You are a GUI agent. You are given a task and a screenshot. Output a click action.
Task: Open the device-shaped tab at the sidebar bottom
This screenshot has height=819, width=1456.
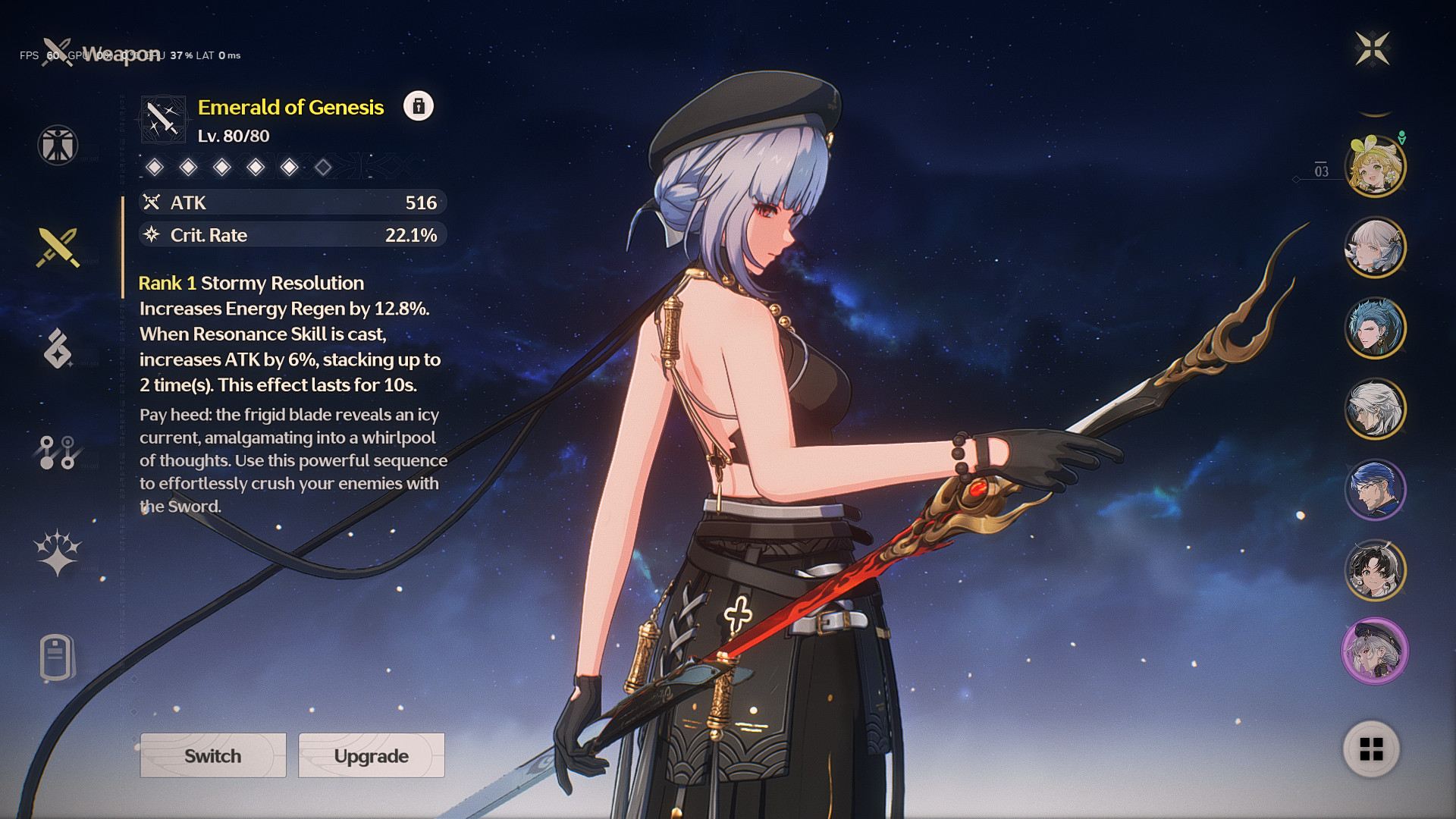click(x=56, y=657)
